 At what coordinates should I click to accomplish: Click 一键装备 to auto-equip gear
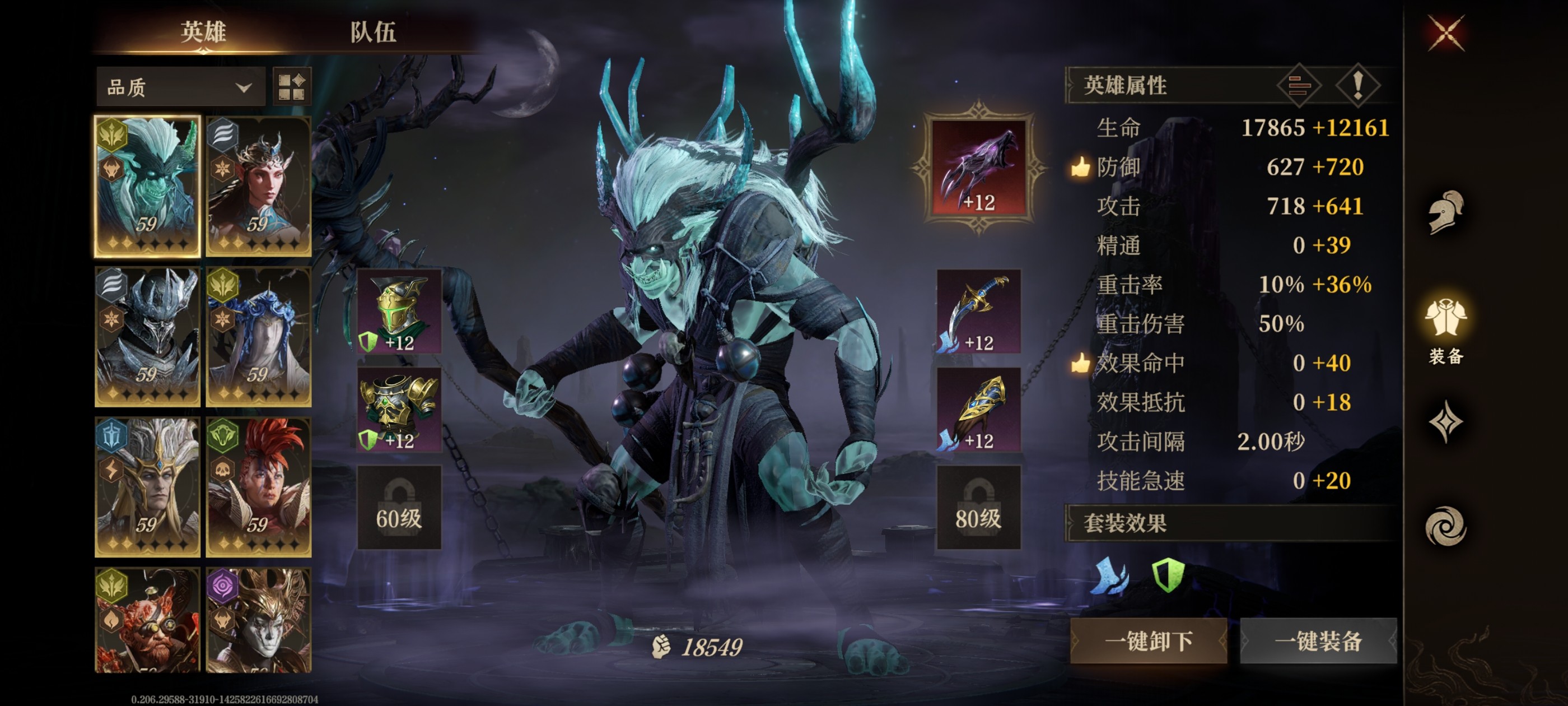tap(1318, 641)
